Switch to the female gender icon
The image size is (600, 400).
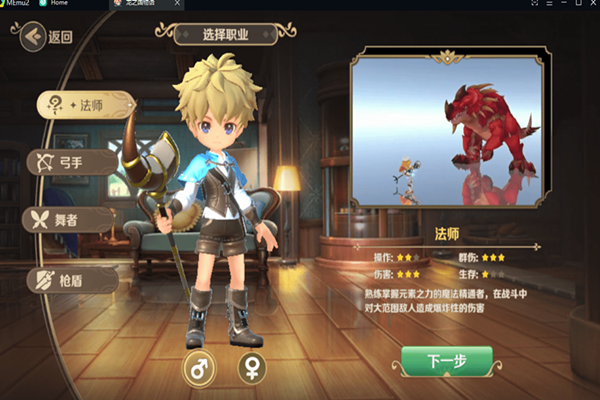pos(252,368)
